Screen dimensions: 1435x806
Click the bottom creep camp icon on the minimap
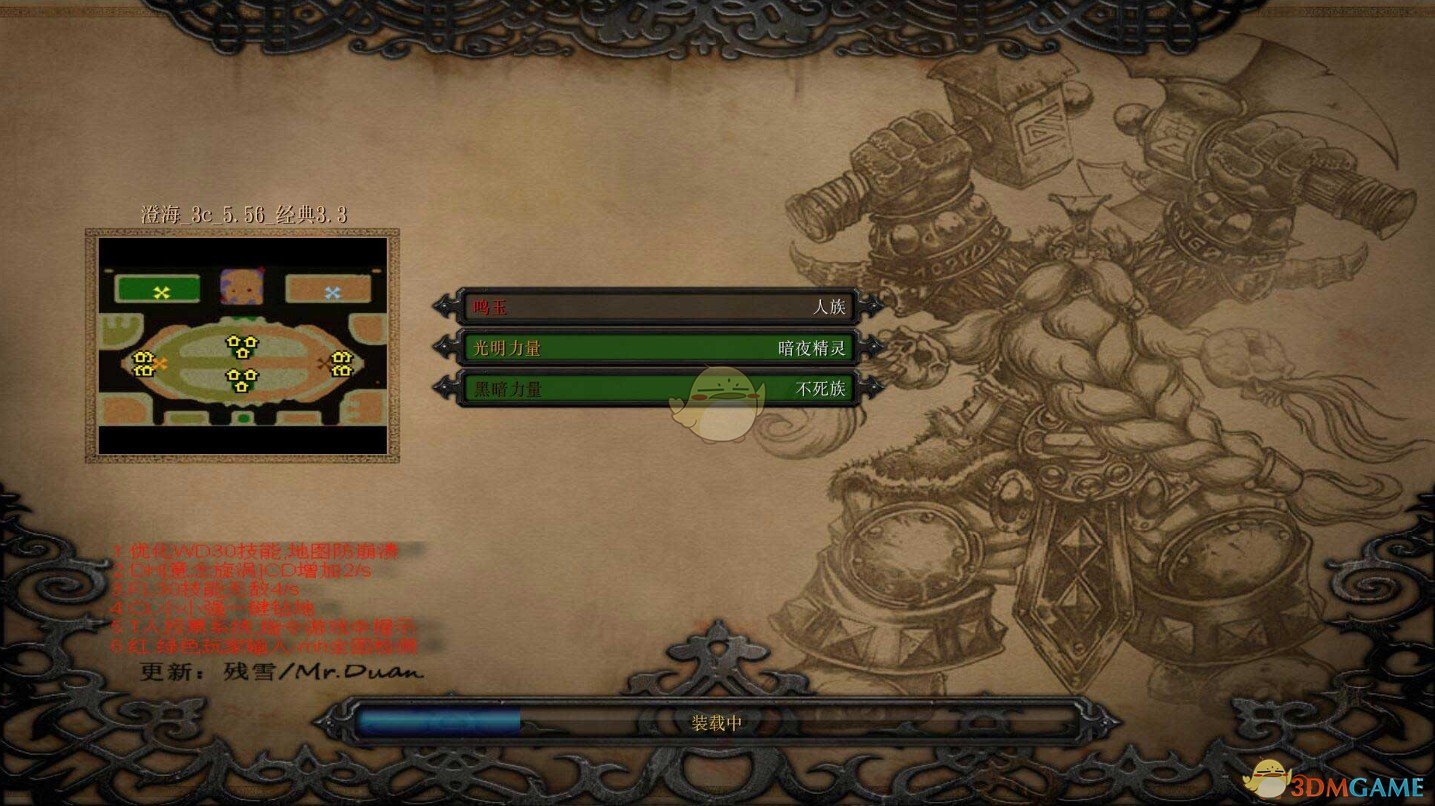point(242,379)
